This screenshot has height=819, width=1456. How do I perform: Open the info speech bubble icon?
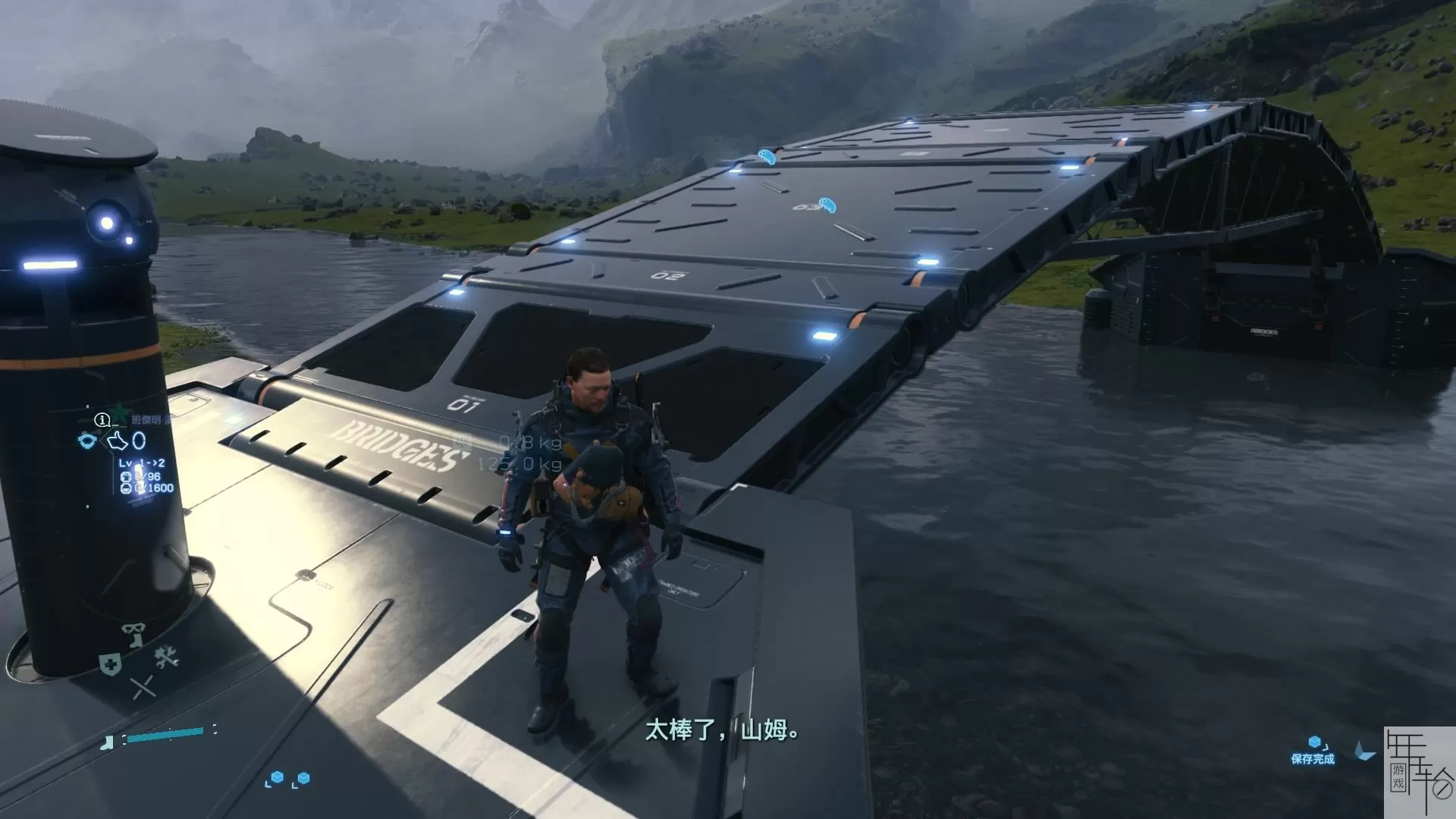point(102,420)
